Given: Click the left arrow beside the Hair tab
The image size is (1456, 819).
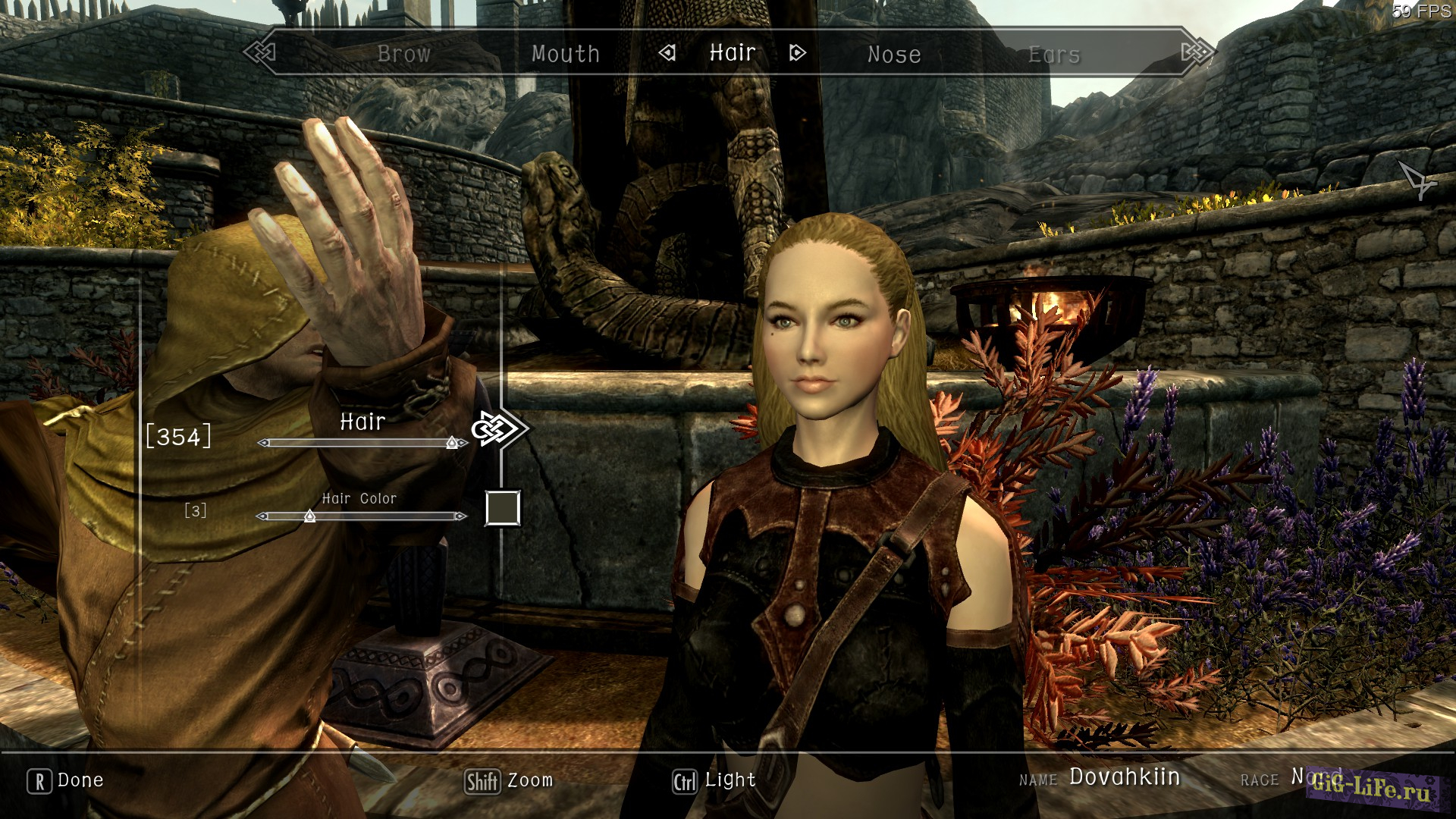Looking at the screenshot, I should click(x=668, y=53).
